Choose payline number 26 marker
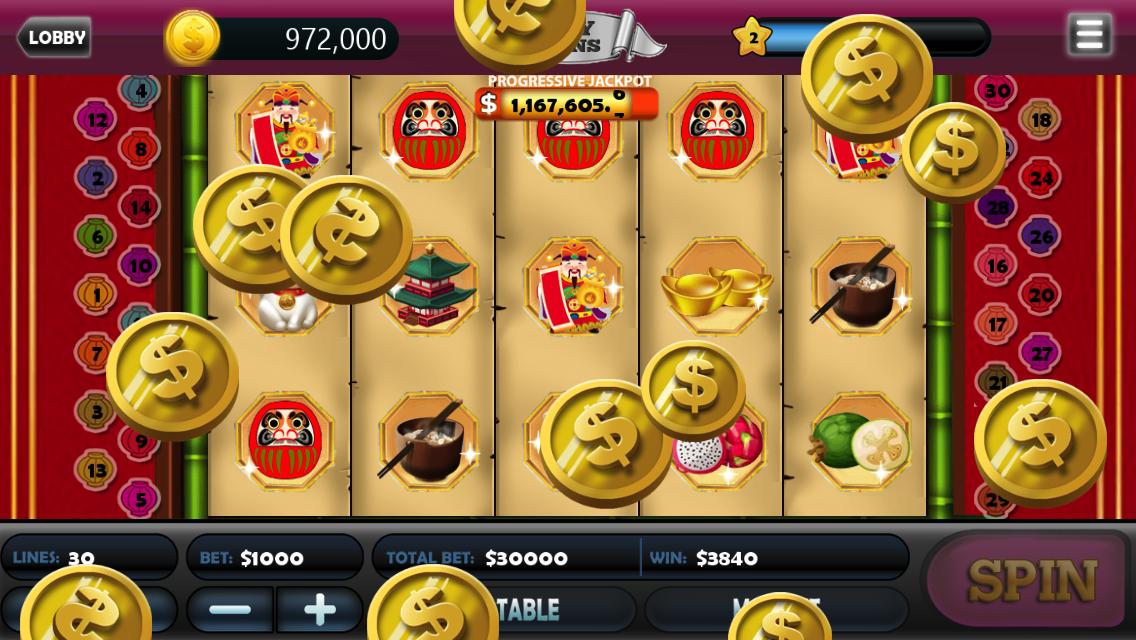Screen dimensions: 1136x640 (x=1040, y=237)
